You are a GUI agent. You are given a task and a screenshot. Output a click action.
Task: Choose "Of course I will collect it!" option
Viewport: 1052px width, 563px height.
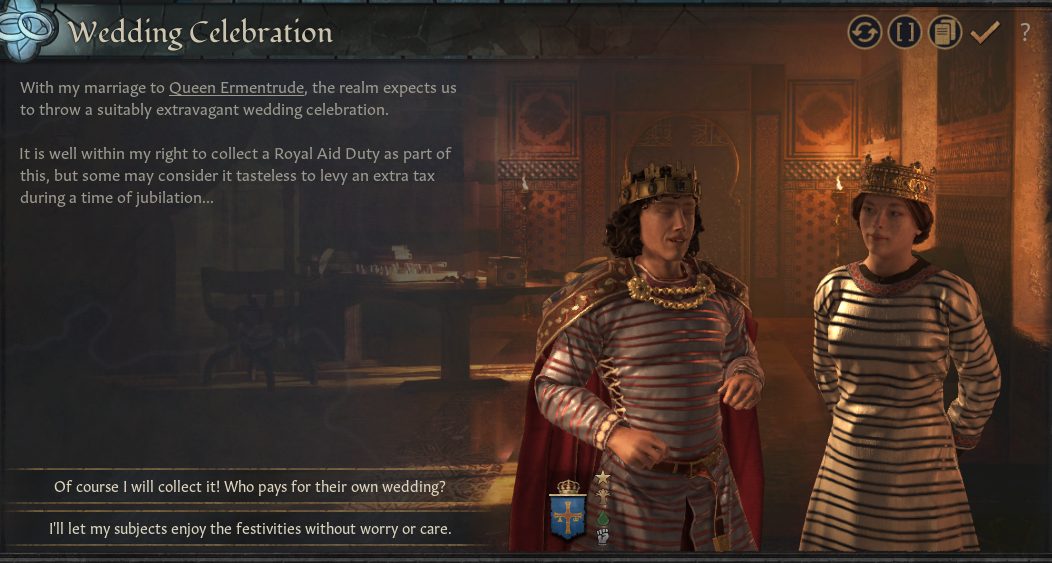[250, 487]
